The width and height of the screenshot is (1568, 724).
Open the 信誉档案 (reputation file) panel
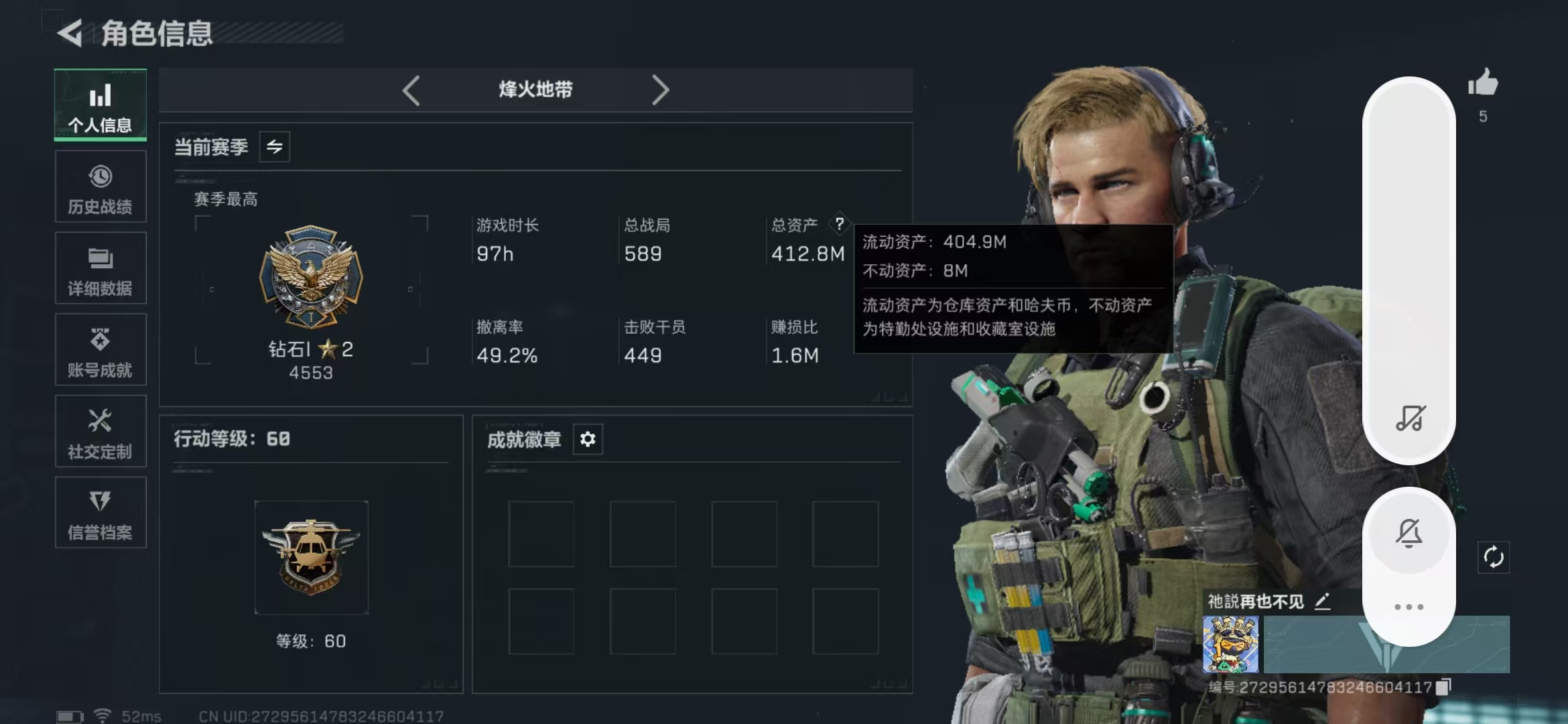click(100, 513)
